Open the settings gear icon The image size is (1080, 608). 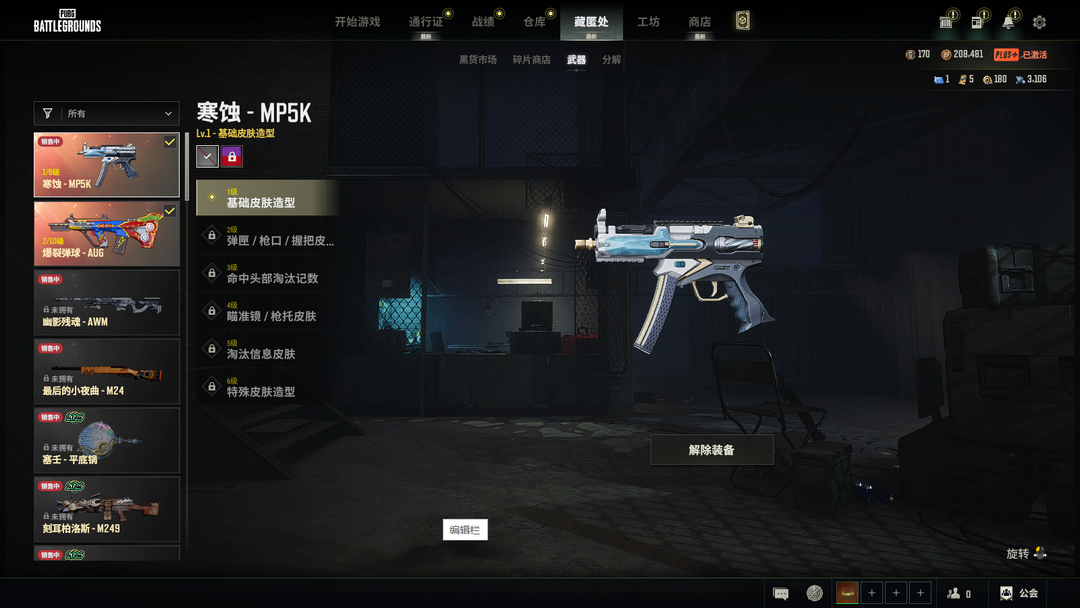point(1039,22)
